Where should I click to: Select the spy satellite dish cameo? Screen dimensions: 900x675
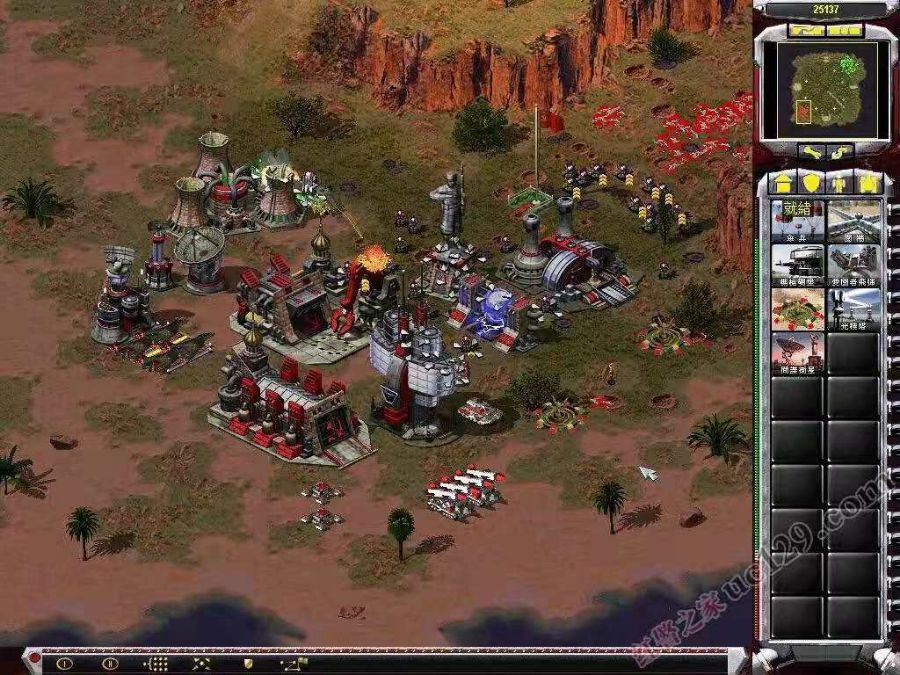(x=797, y=353)
